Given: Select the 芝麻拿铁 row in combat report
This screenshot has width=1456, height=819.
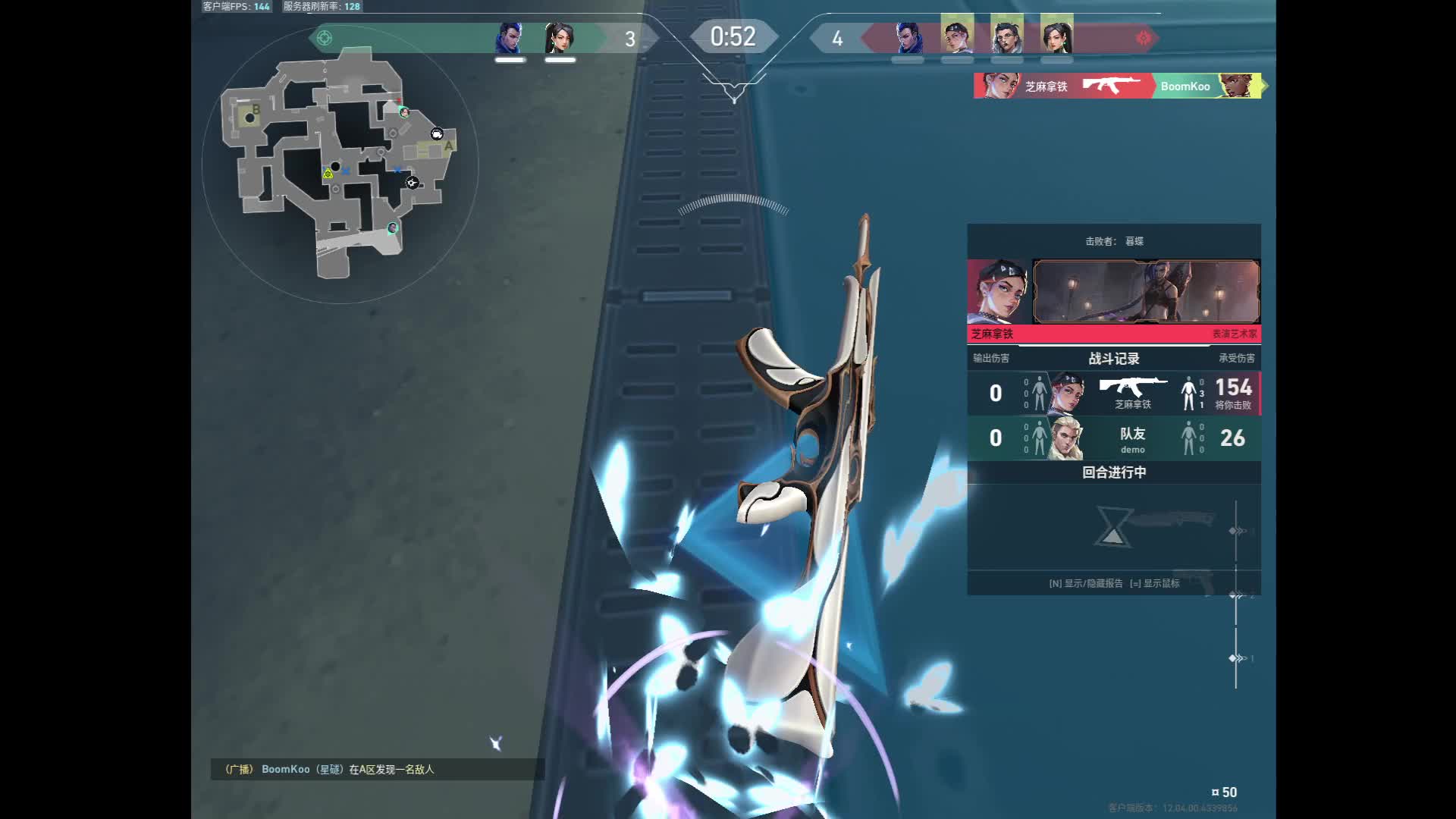Looking at the screenshot, I should point(1113,393).
